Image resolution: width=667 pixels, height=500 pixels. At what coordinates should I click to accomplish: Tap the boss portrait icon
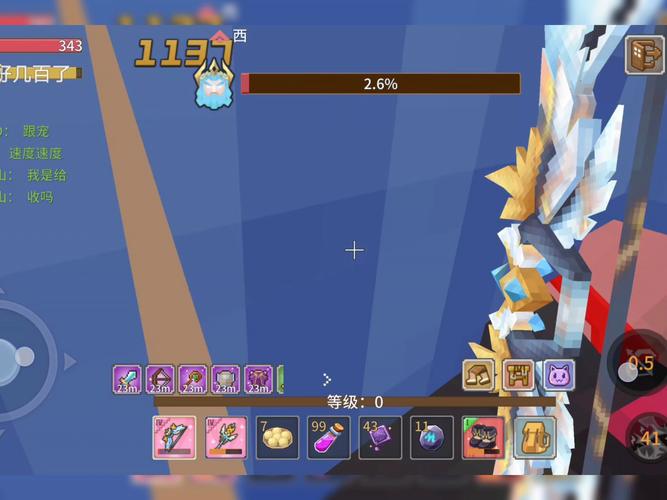click(x=214, y=83)
